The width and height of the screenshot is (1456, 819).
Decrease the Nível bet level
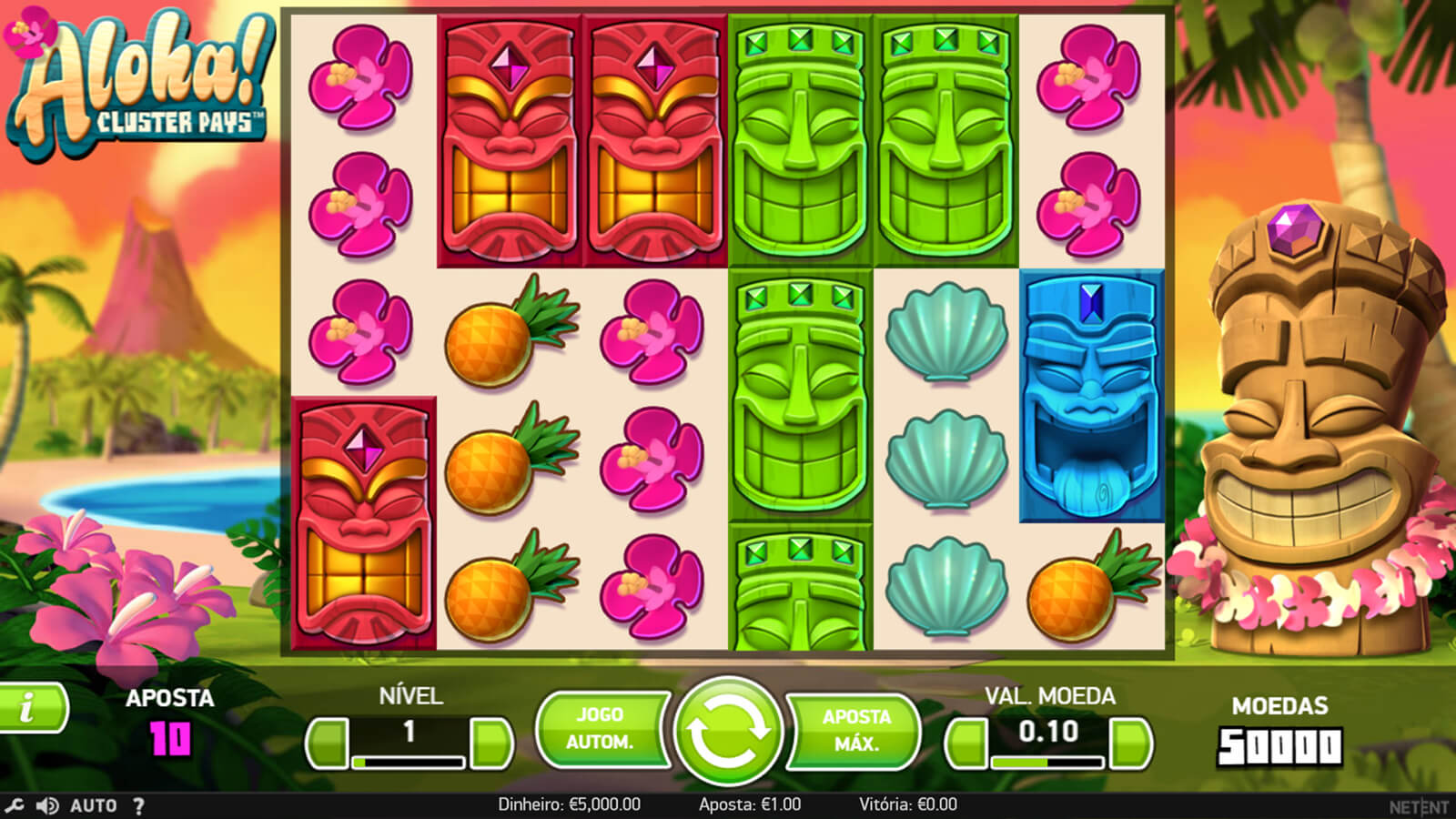[x=327, y=743]
